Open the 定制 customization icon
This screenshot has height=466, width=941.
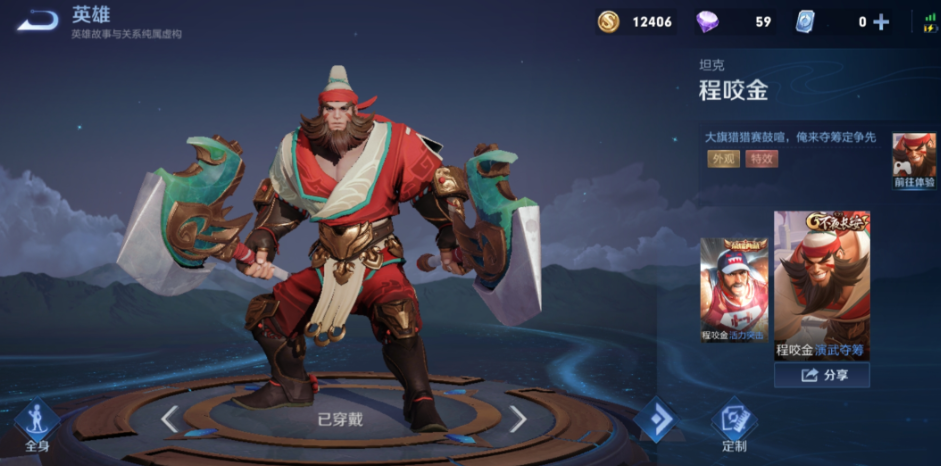734,423
